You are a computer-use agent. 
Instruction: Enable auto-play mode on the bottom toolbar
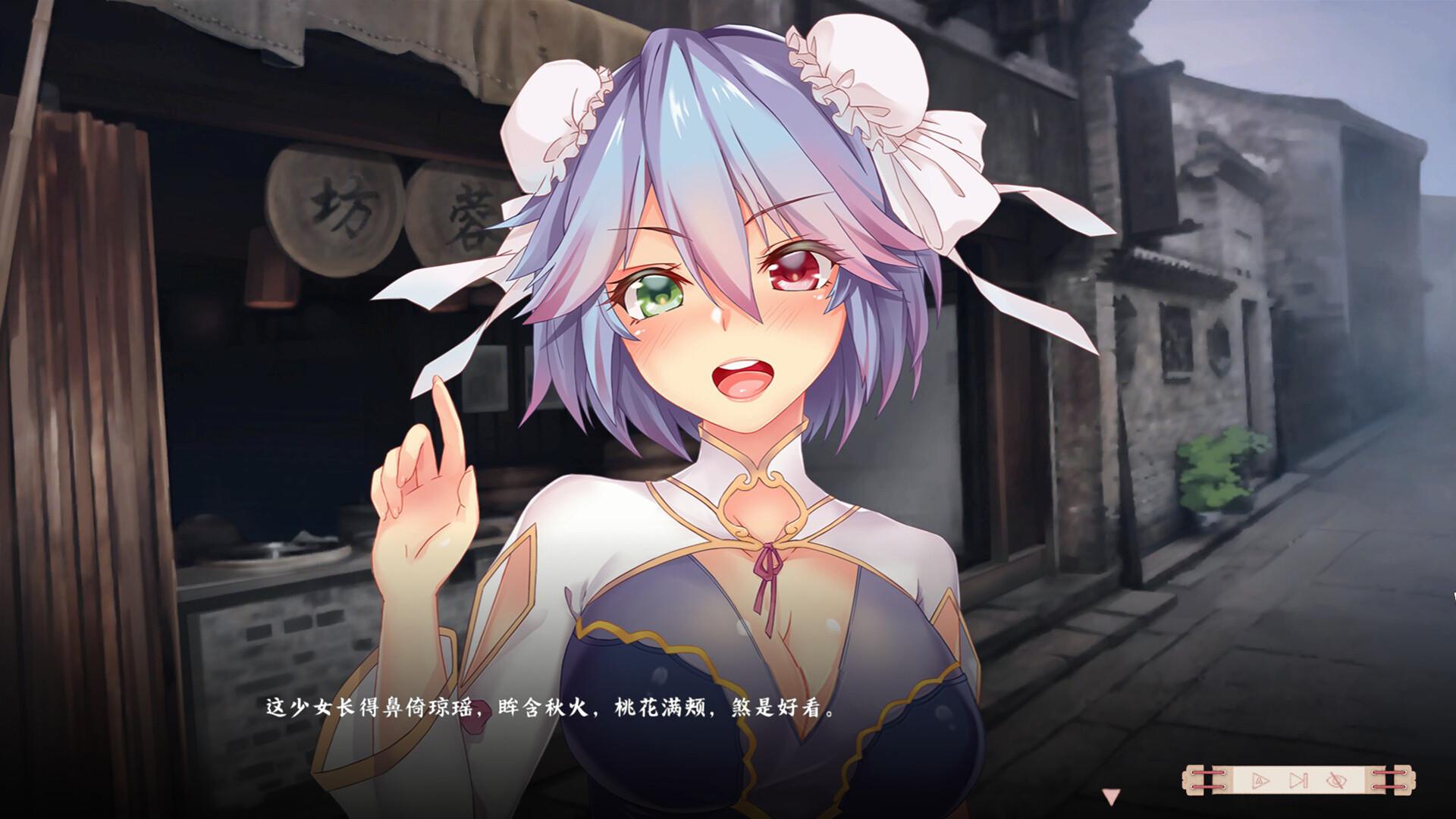1260,779
